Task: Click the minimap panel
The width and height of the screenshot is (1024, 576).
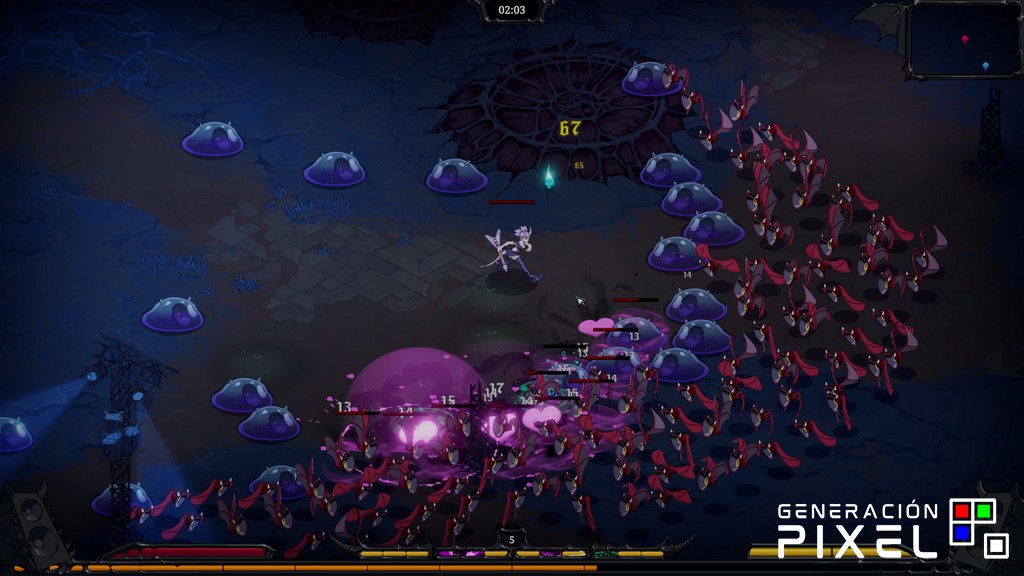Action: coord(964,40)
